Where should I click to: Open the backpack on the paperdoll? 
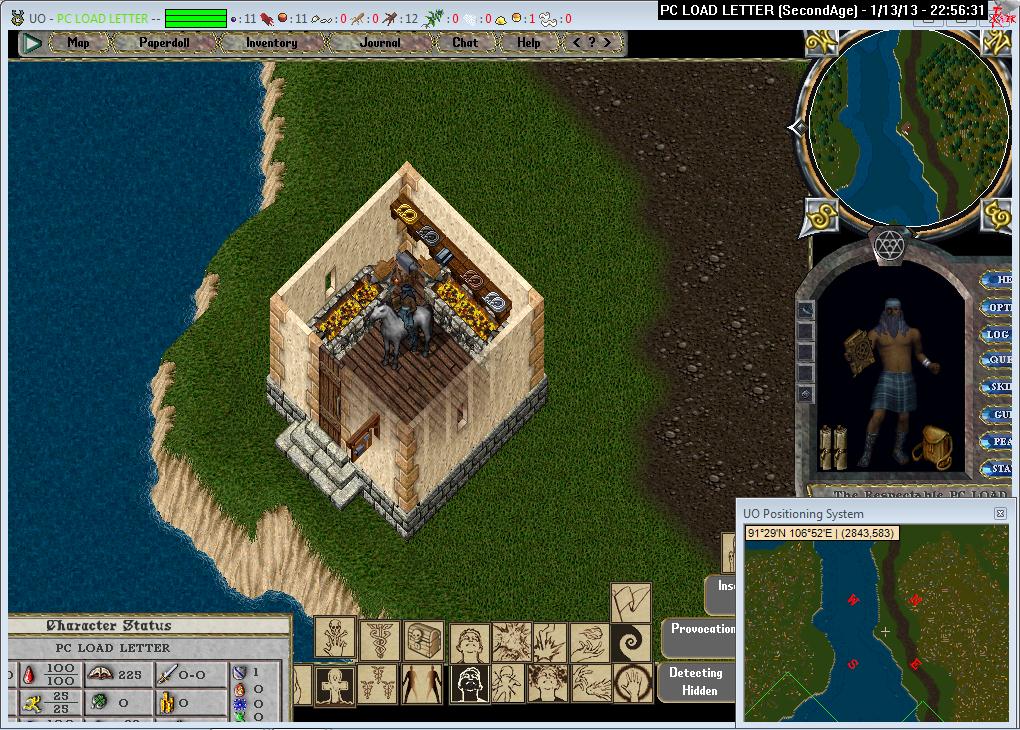(934, 447)
